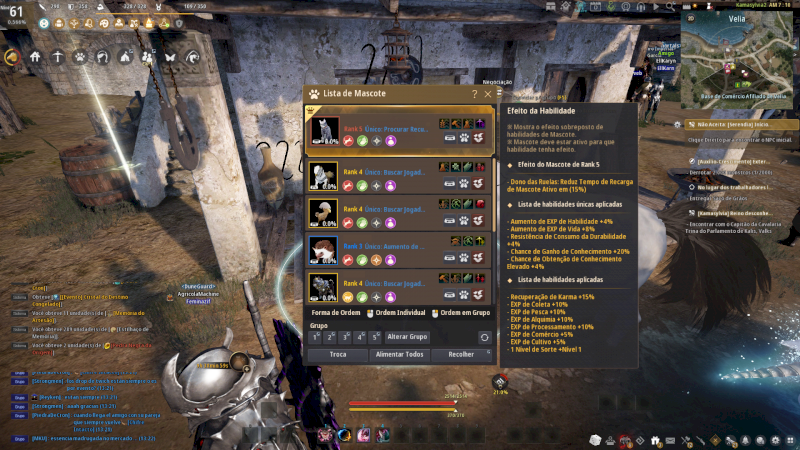Click the Alterar Grupo button
The width and height of the screenshot is (800, 450).
(407, 337)
